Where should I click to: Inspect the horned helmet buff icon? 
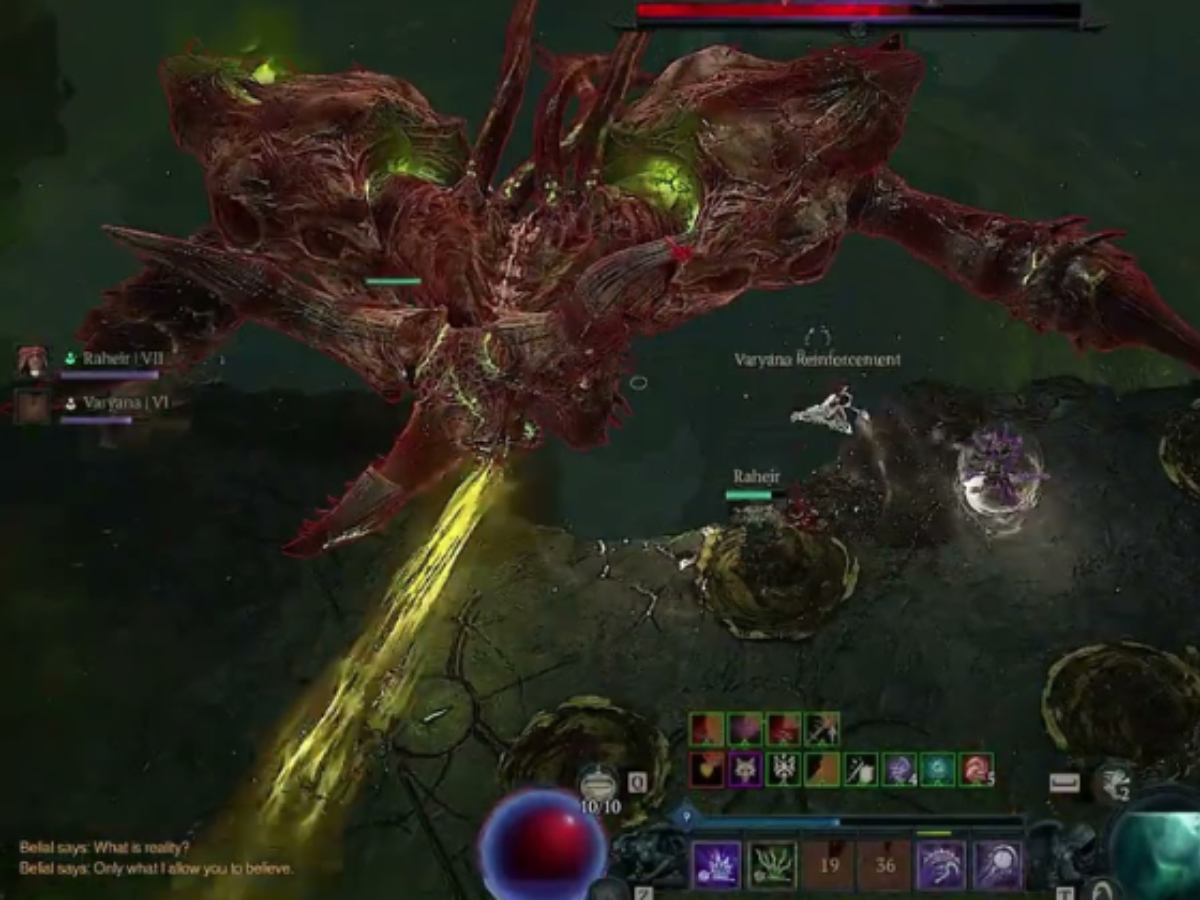point(783,769)
